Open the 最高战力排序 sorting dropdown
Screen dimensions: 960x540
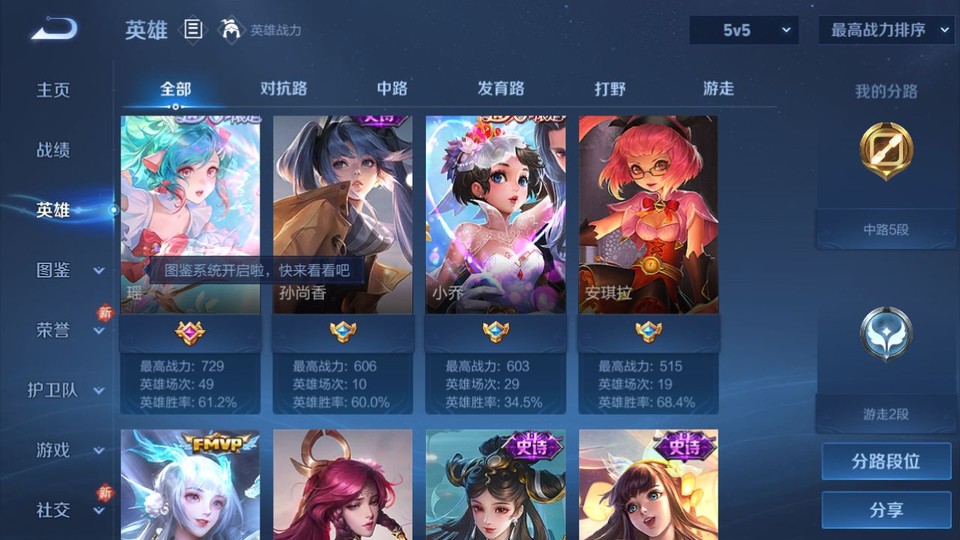[886, 30]
